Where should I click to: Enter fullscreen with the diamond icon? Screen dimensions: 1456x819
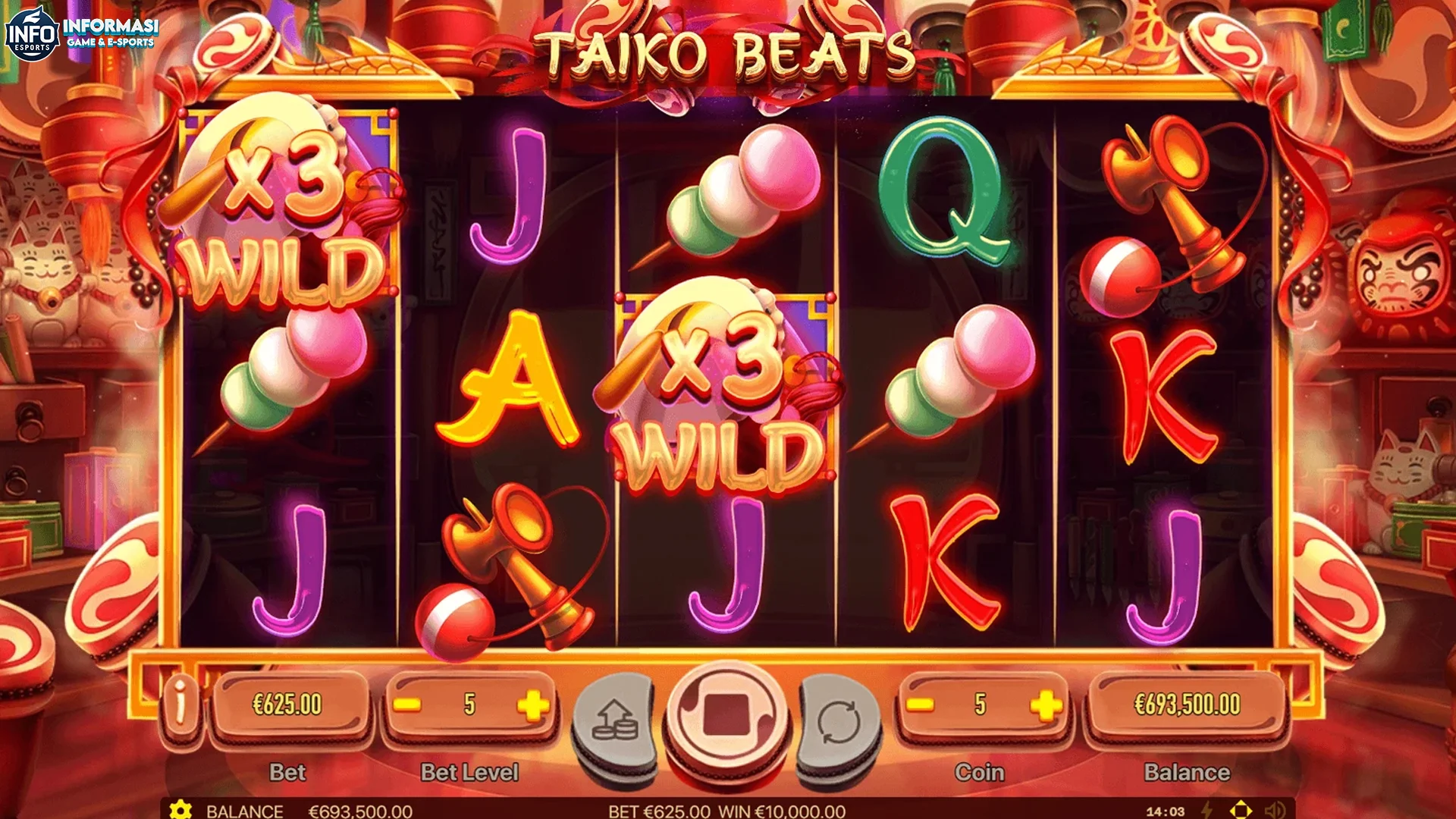tap(1241, 809)
